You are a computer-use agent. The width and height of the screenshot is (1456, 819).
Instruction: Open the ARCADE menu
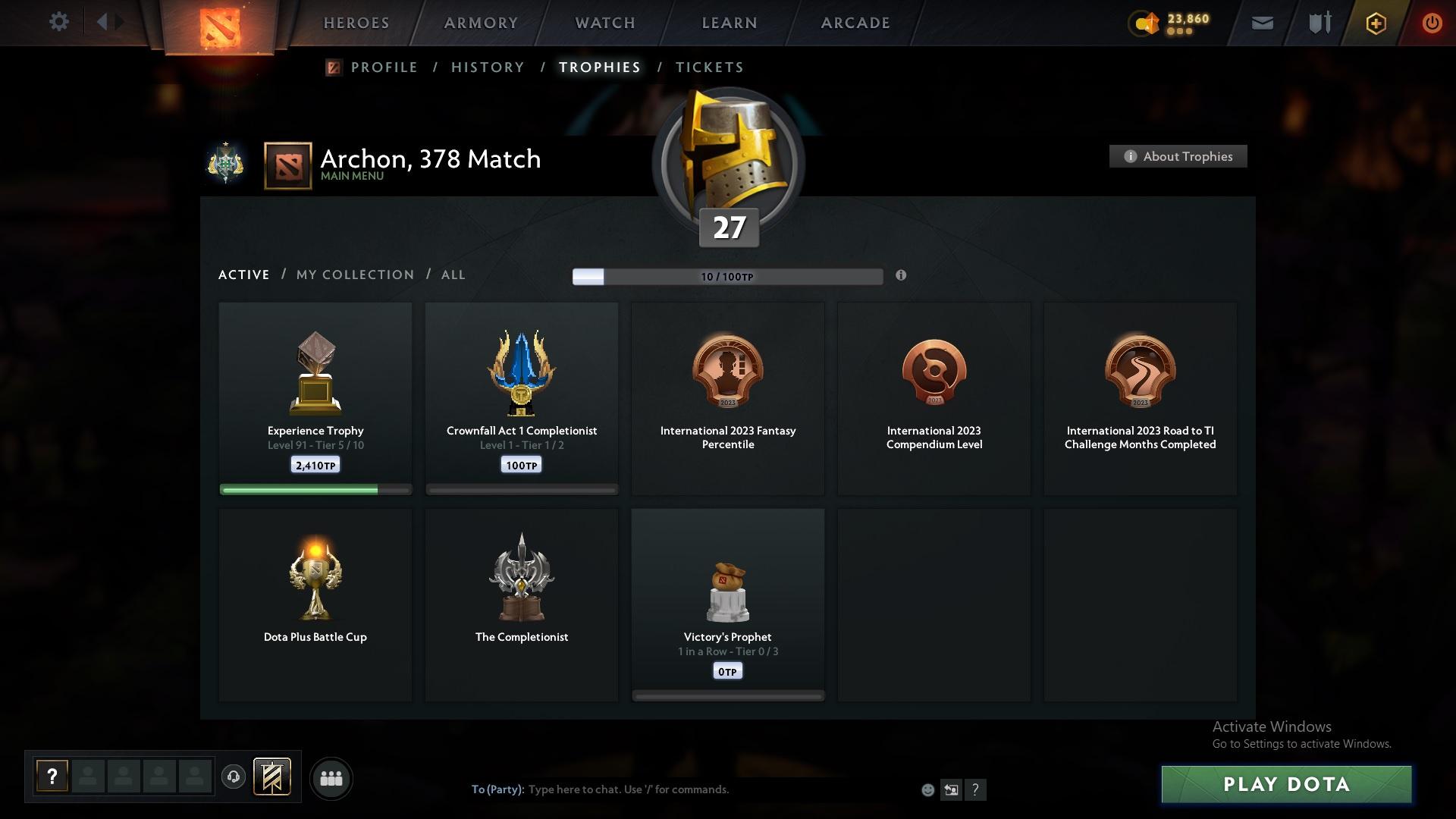[x=854, y=23]
